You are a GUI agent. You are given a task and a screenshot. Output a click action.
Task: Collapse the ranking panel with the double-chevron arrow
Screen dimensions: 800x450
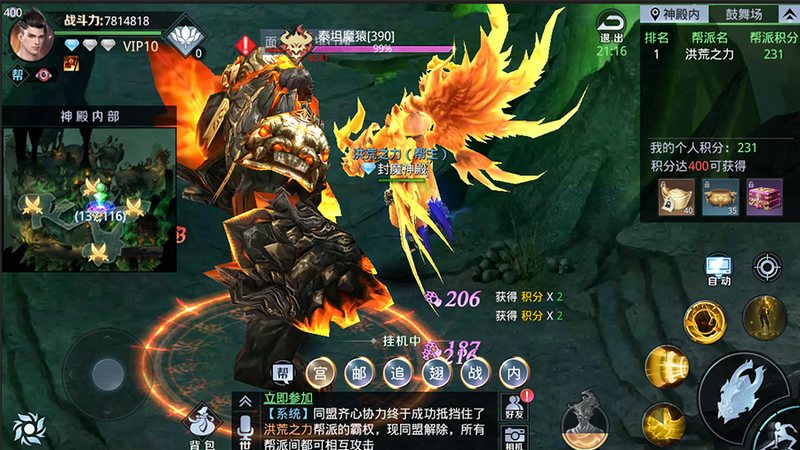click(791, 14)
